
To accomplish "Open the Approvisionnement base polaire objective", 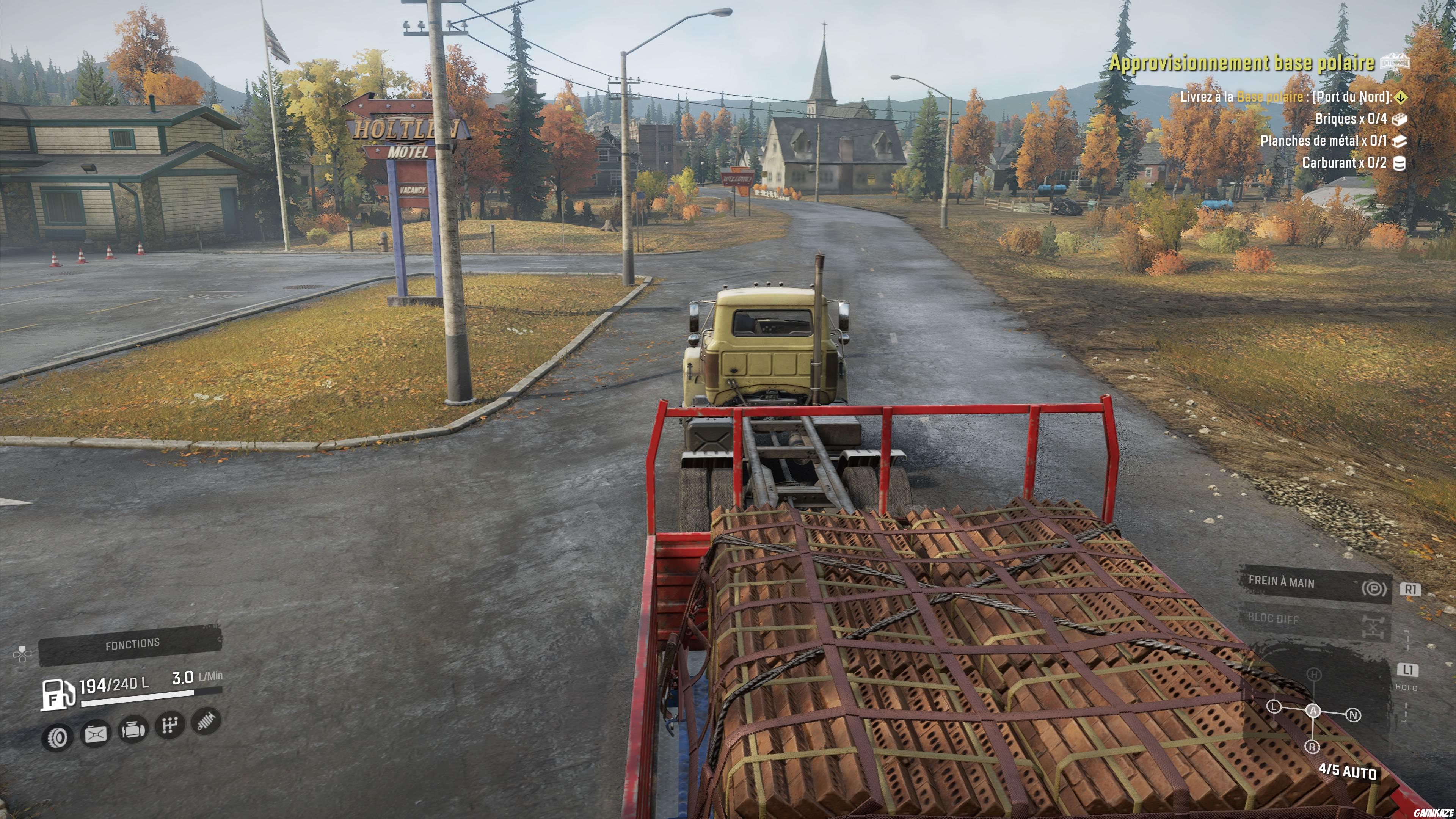I will 1241,63.
